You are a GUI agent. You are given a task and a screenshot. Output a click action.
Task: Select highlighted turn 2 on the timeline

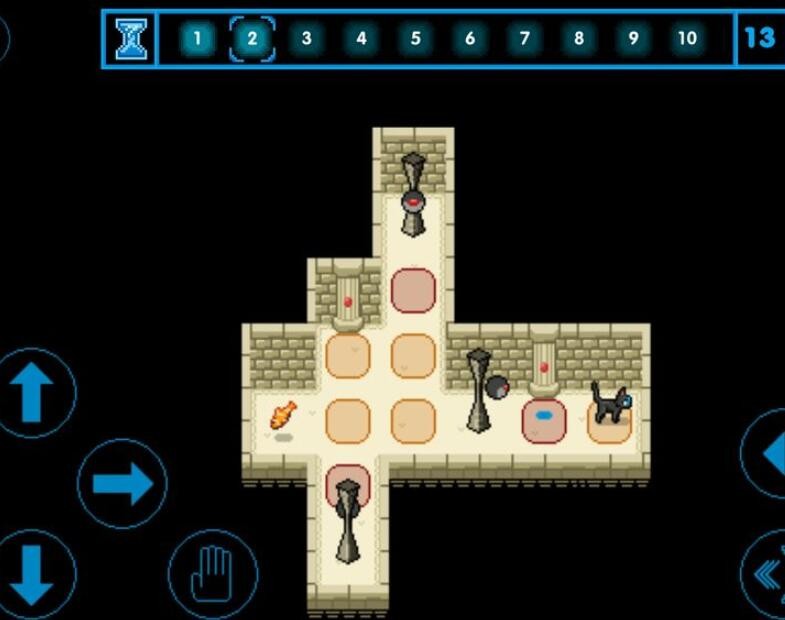[252, 39]
